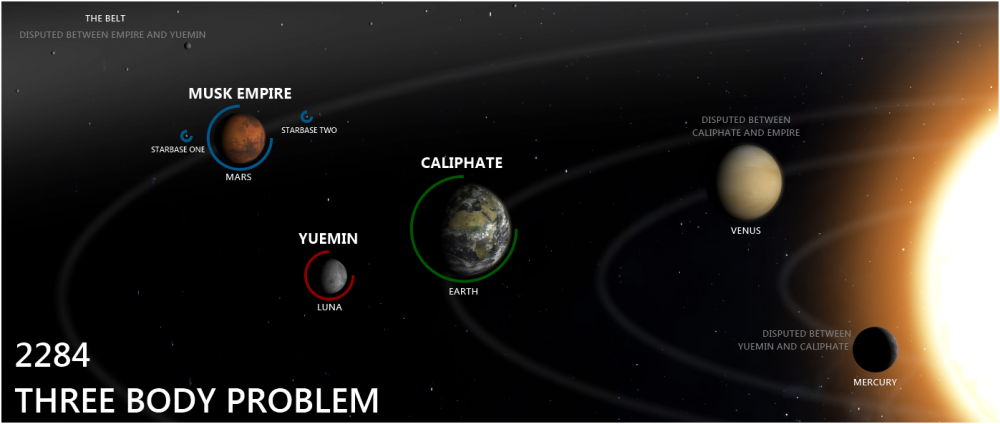Select Earth under the Caliphate
This screenshot has width=1000, height=424.
pyautogui.click(x=476, y=227)
